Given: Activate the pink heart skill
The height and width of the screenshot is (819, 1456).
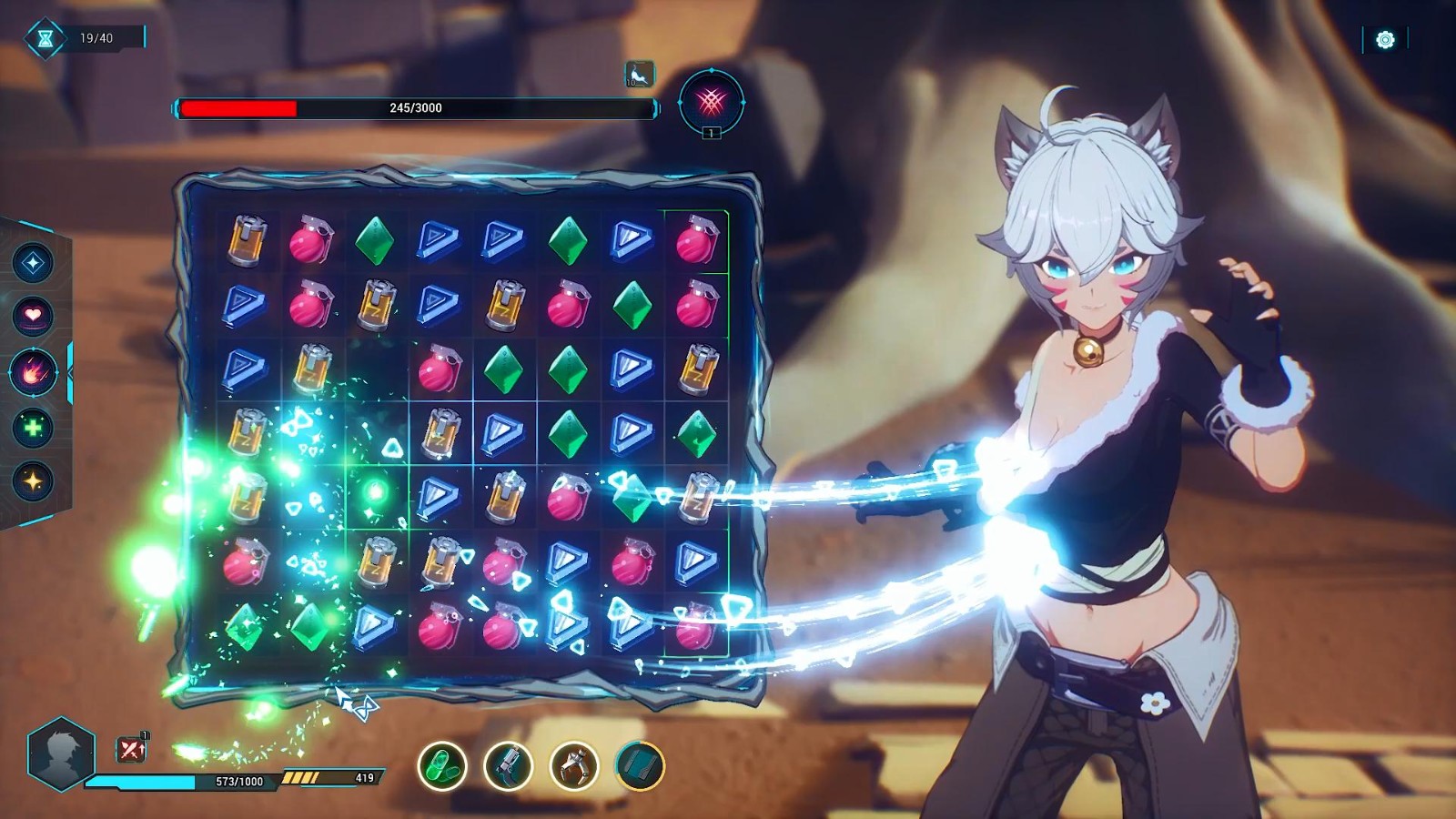Looking at the screenshot, I should (x=34, y=316).
